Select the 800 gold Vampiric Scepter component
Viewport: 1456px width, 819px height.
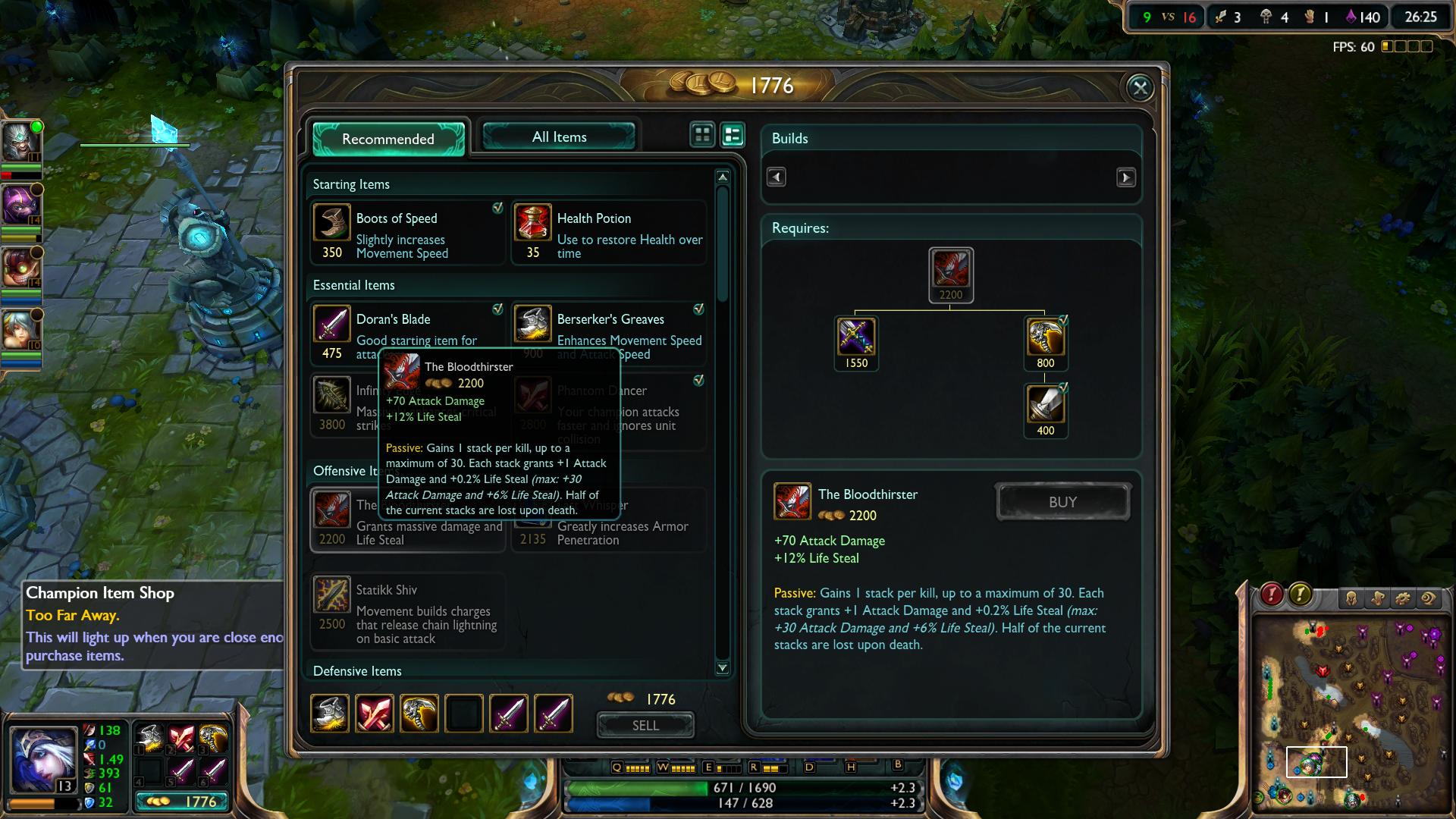pyautogui.click(x=1046, y=337)
